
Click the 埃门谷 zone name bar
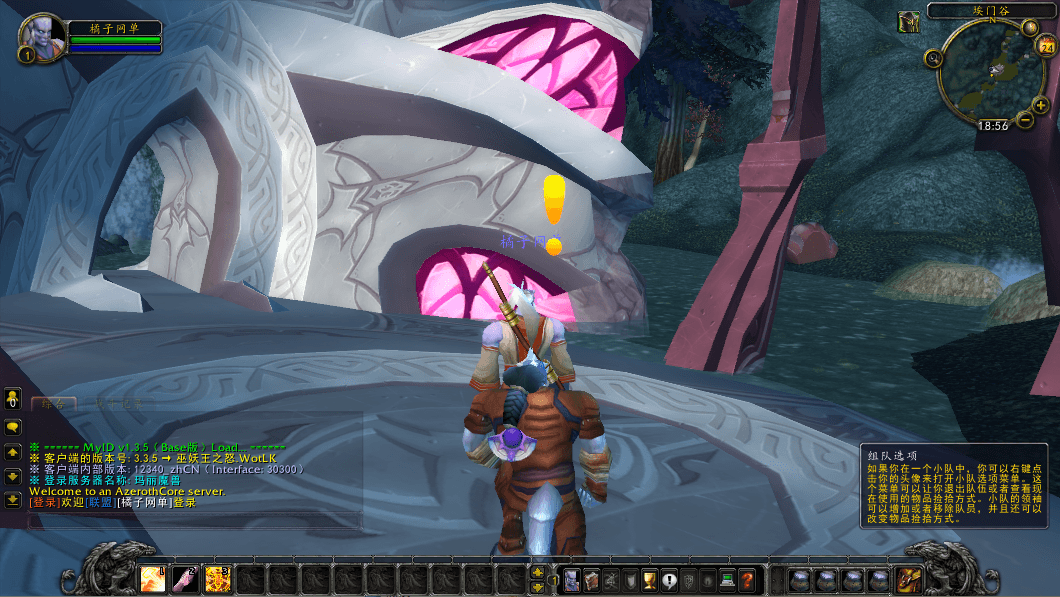tap(991, 11)
